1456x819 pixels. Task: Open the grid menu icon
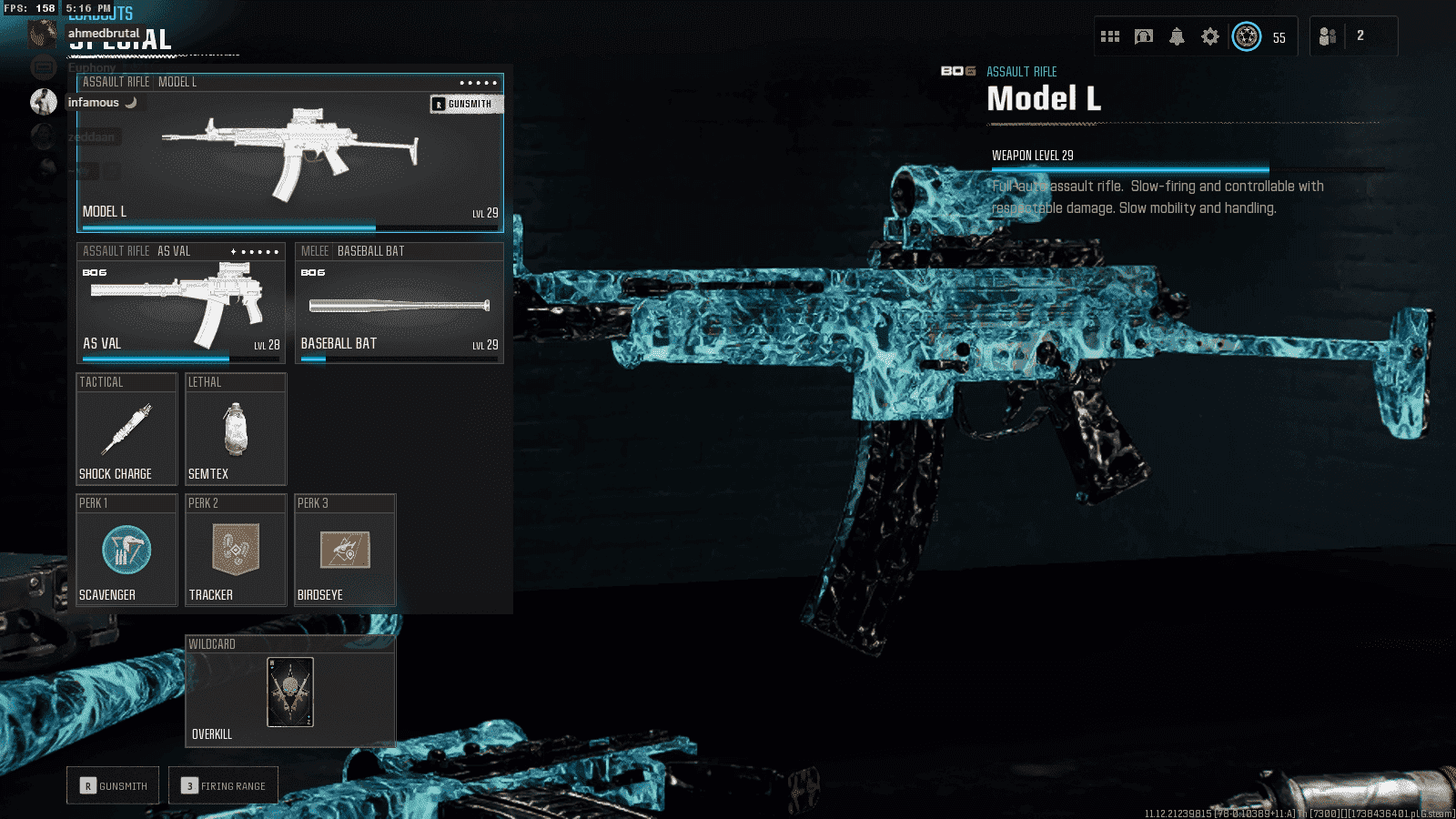tap(1110, 36)
